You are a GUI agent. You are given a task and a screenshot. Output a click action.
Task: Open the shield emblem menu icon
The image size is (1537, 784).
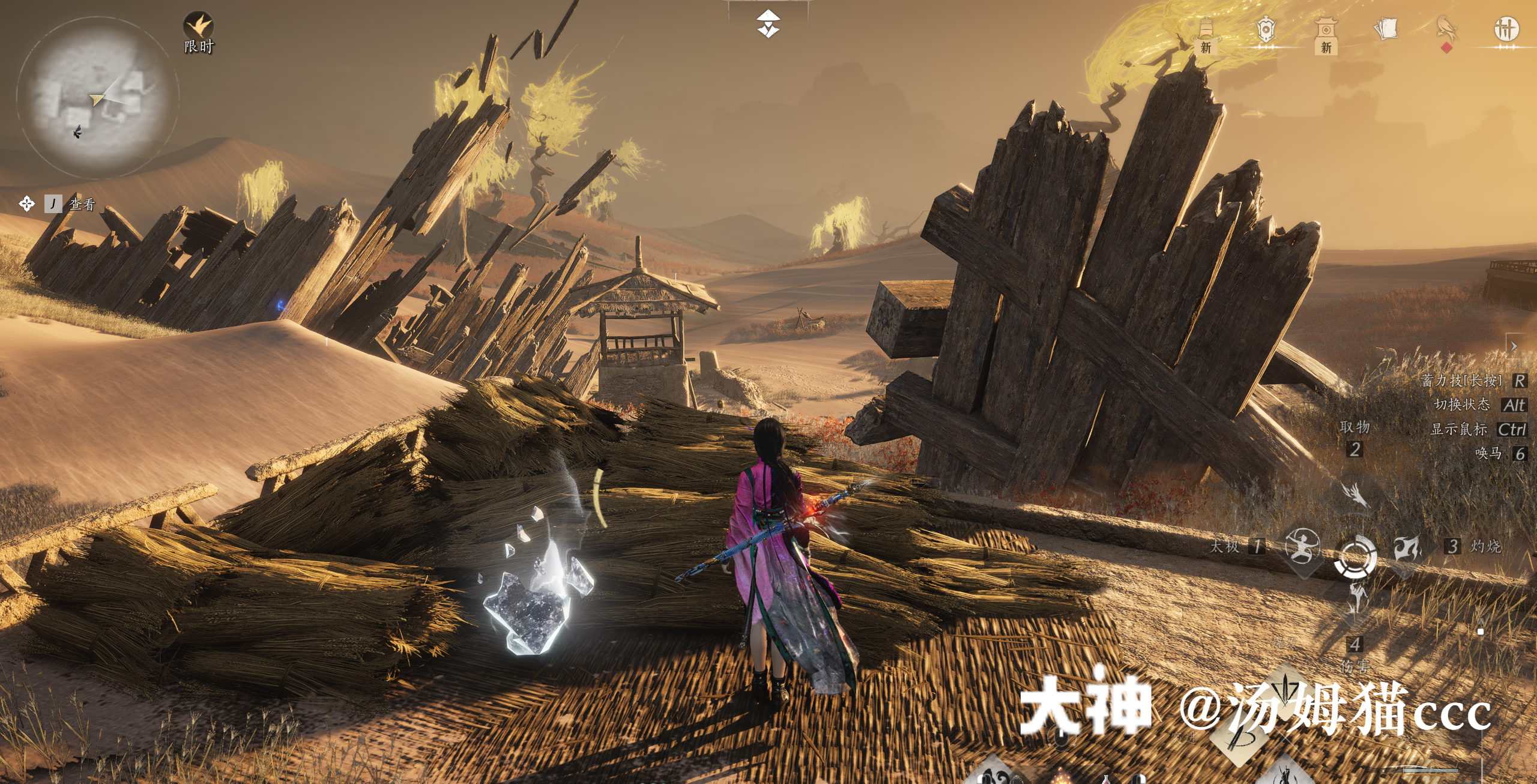[x=1266, y=29]
